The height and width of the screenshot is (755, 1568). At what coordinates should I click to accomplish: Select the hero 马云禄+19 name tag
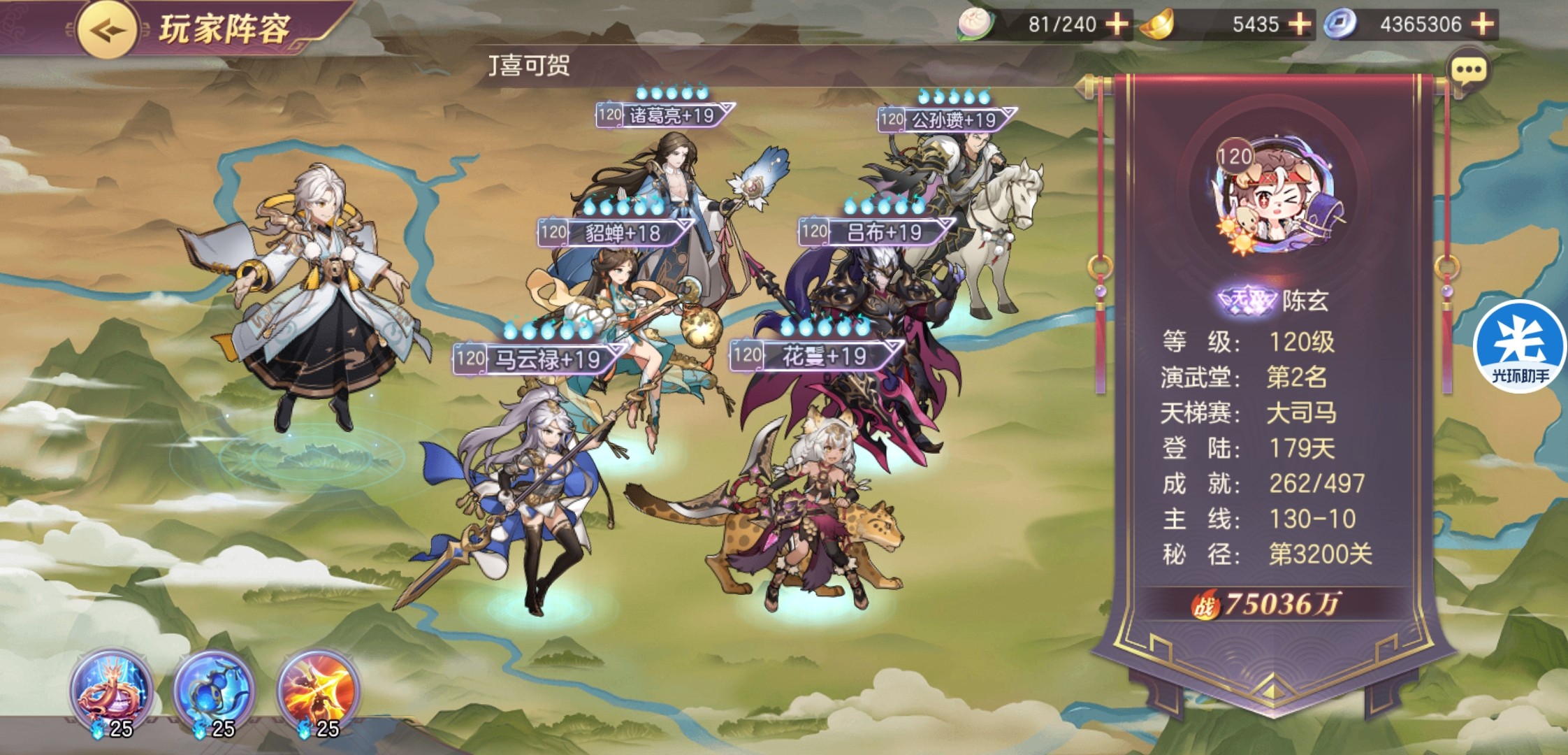pyautogui.click(x=538, y=359)
